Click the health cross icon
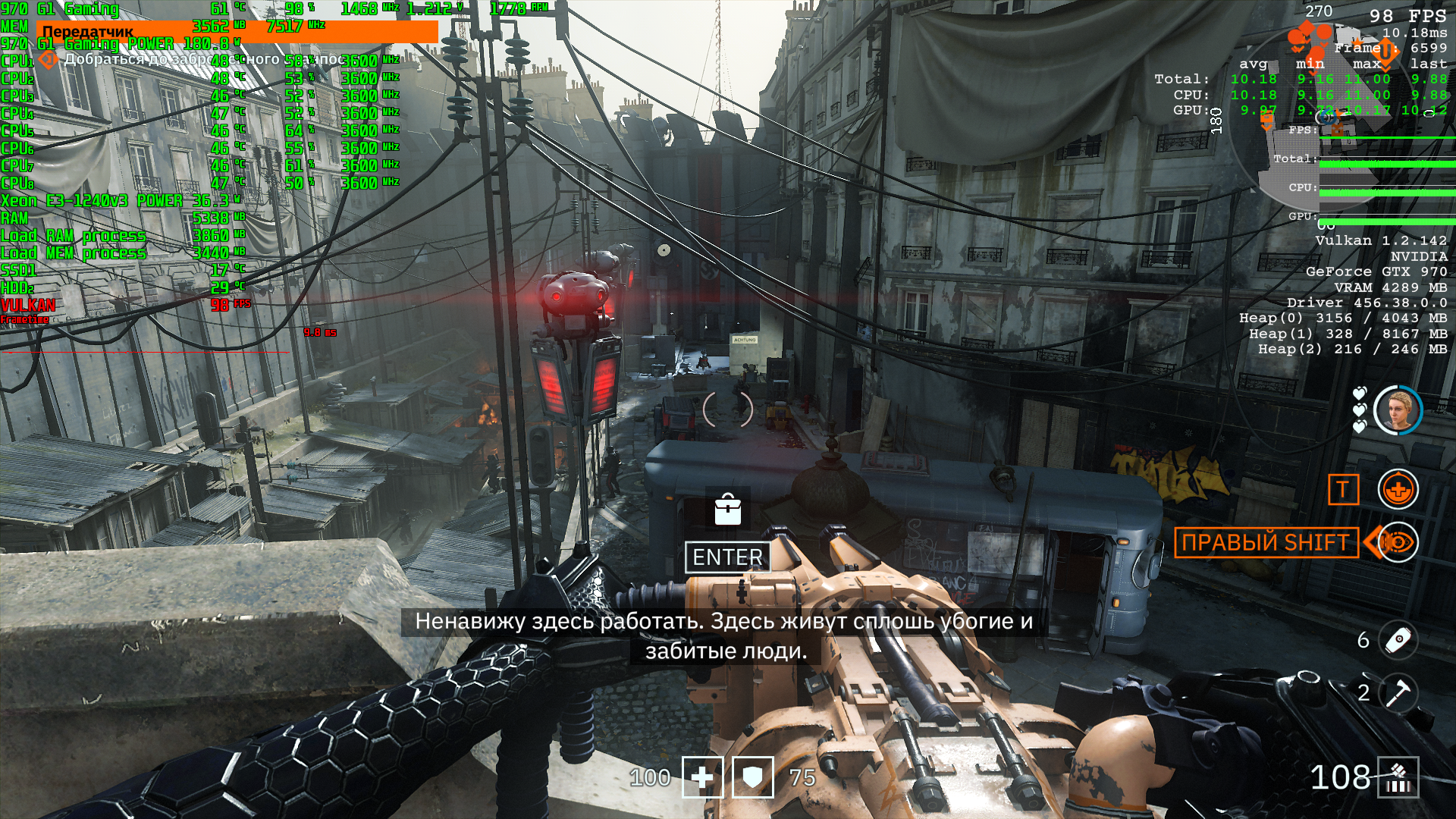Viewport: 1456px width, 819px height. (x=702, y=777)
